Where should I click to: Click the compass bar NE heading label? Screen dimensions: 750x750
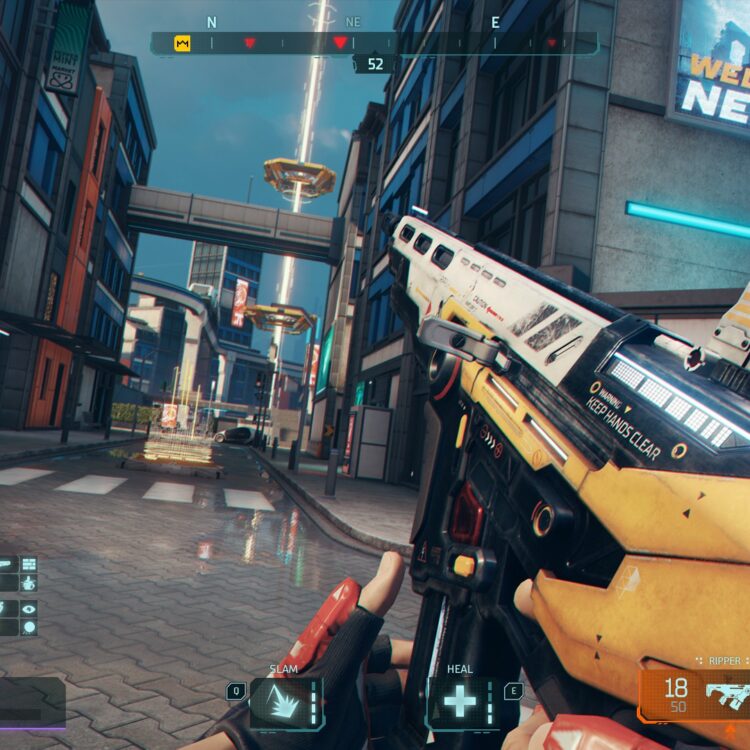[x=352, y=22]
